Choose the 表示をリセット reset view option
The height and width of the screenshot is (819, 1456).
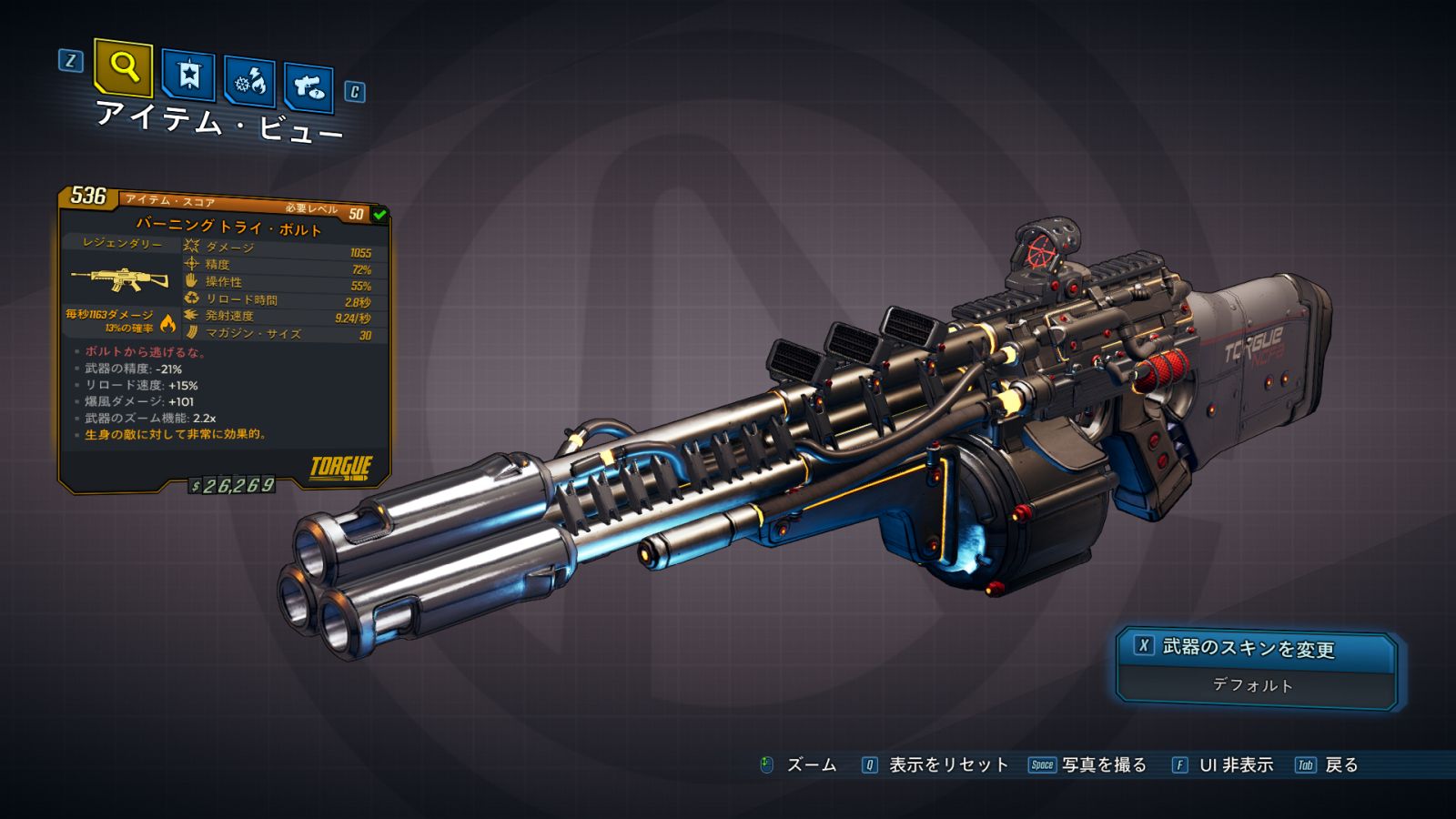point(947,765)
